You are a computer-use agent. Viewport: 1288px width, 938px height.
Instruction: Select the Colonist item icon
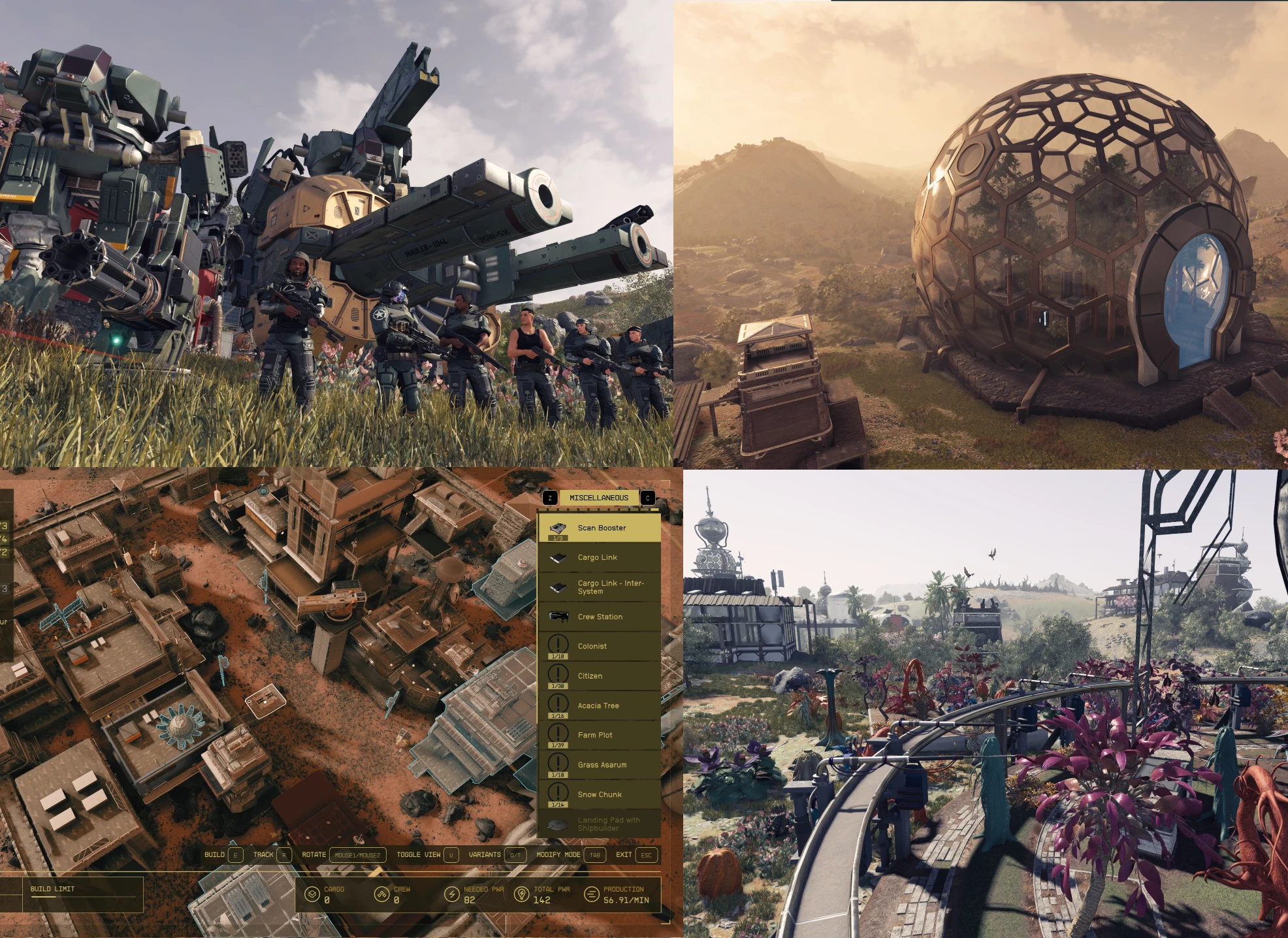coord(557,645)
